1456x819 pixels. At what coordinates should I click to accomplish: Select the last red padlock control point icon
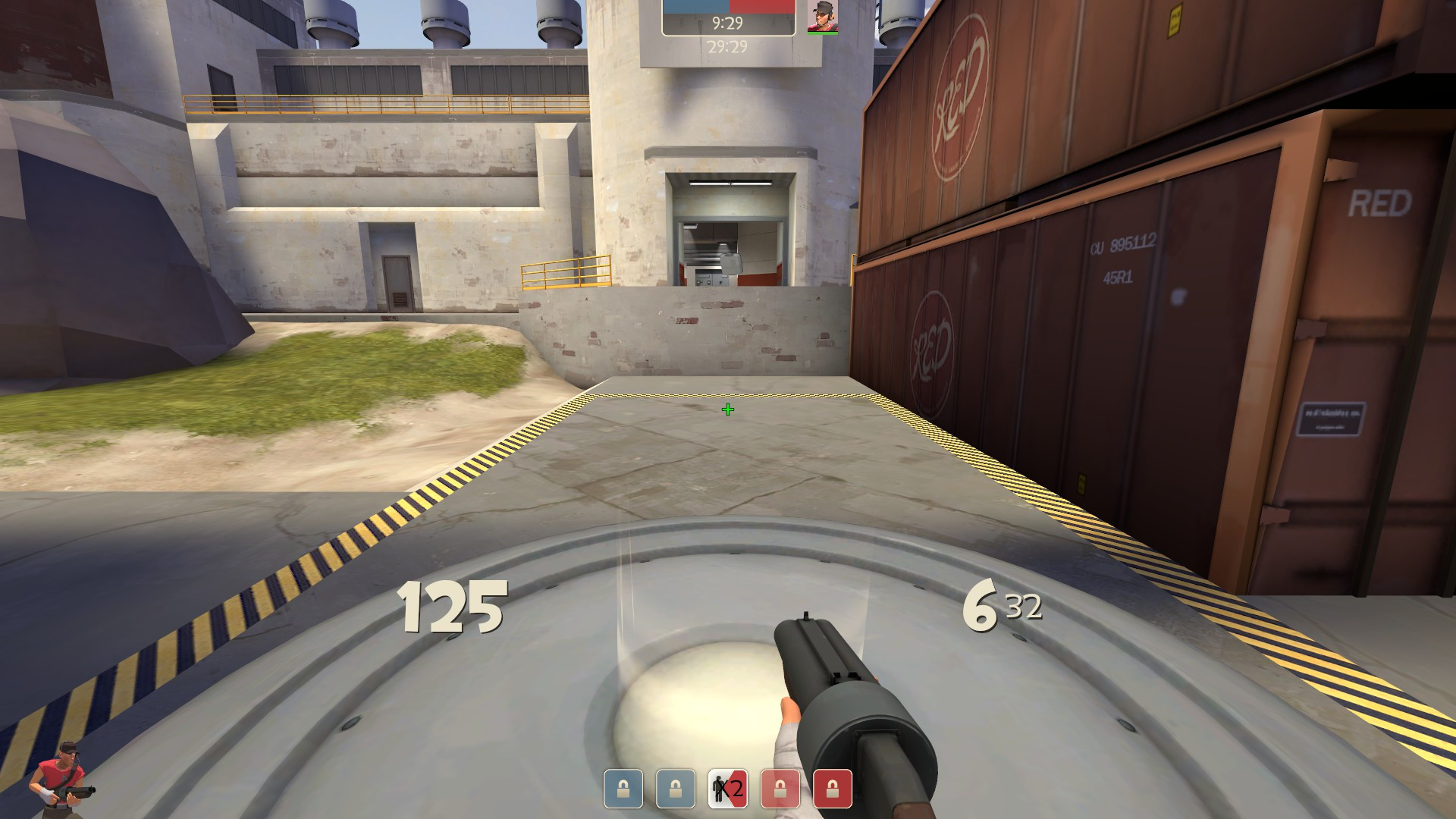click(831, 789)
